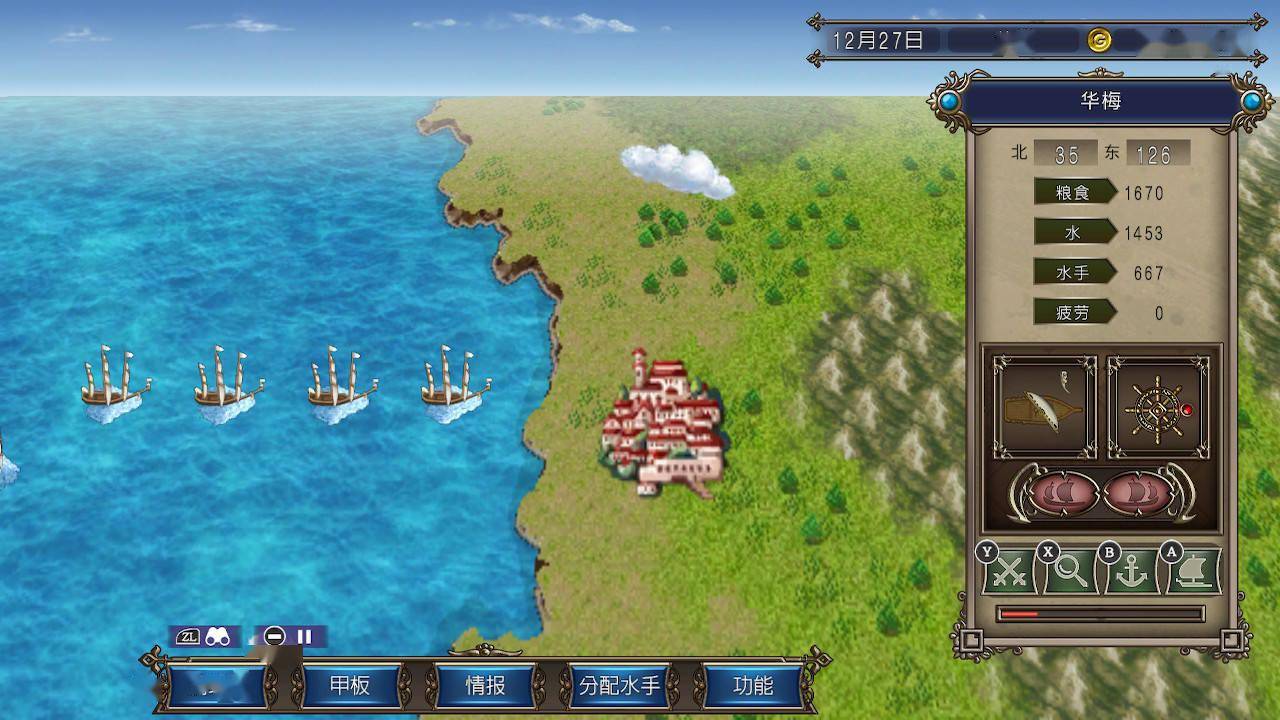Image resolution: width=1280 pixels, height=720 pixels.
Task: Choose the anchor icon to drop anchor
Action: coord(1131,572)
